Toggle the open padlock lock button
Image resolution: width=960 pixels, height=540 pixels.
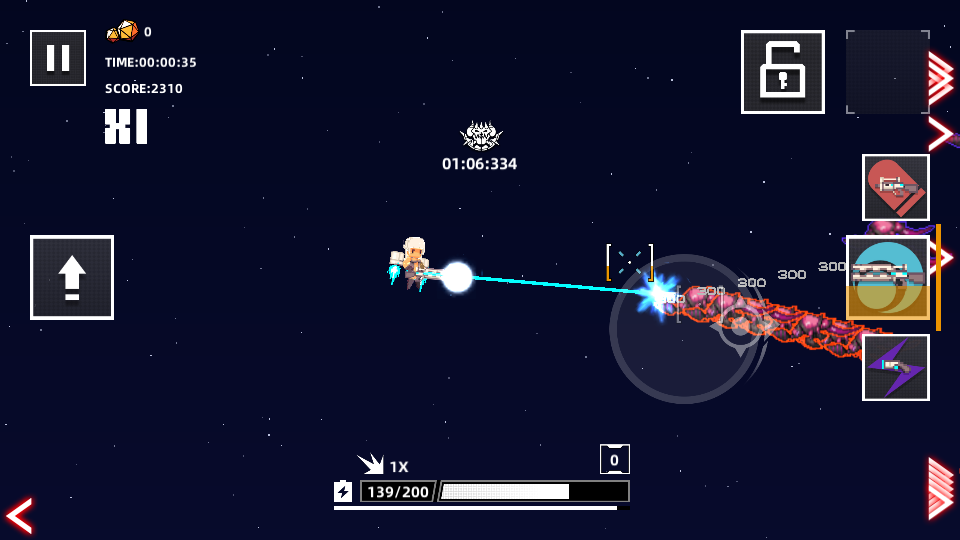[x=782, y=72]
